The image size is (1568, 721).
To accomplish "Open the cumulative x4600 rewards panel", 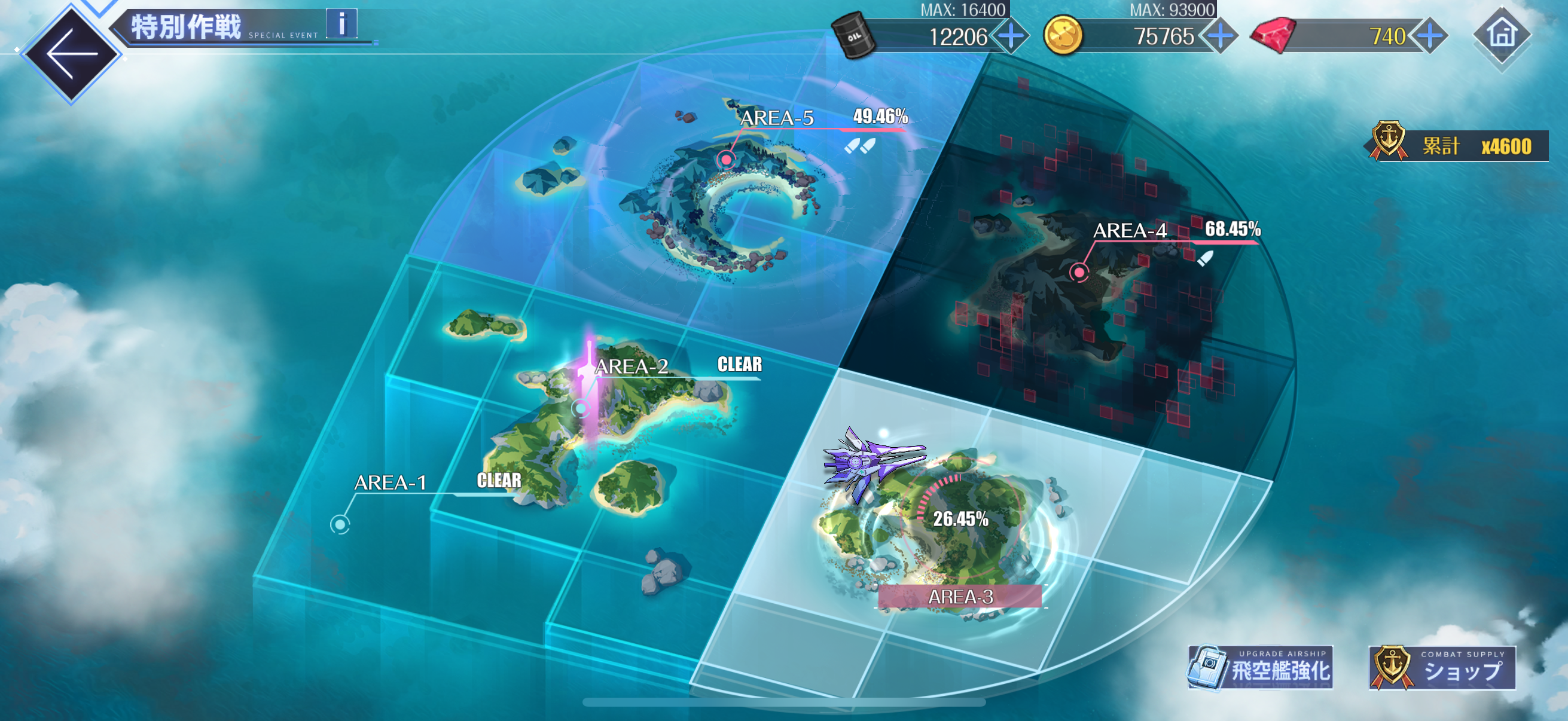I will [1458, 146].
